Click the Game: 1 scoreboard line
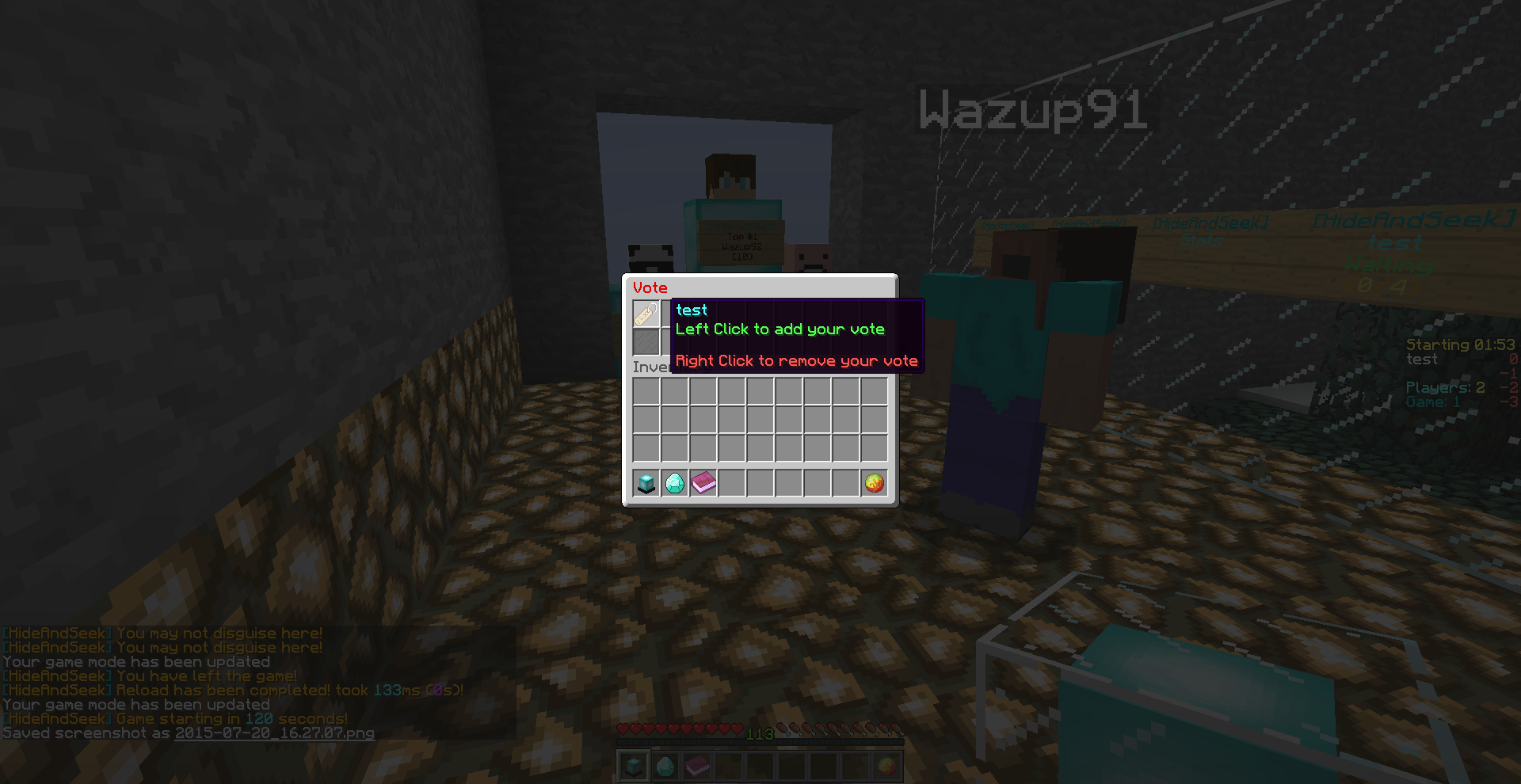Screen dimensions: 1521x784 [1432, 402]
